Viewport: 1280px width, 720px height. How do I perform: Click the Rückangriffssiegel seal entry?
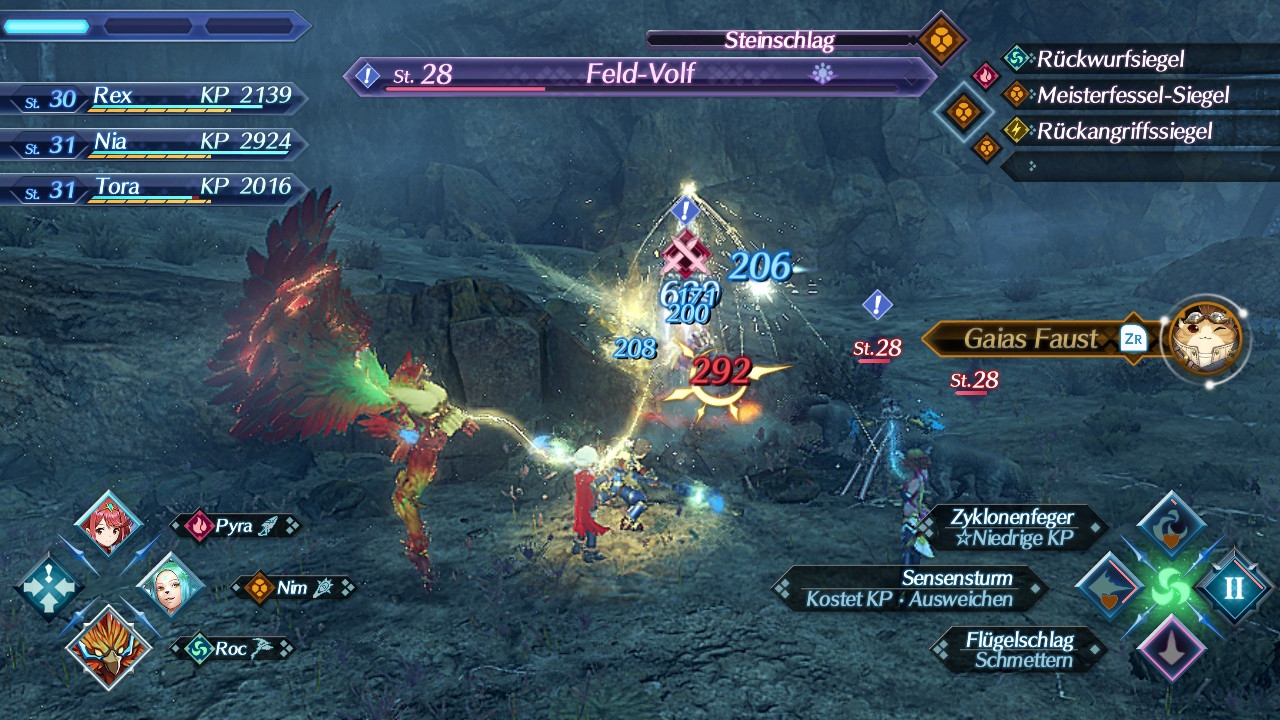(x=1110, y=131)
